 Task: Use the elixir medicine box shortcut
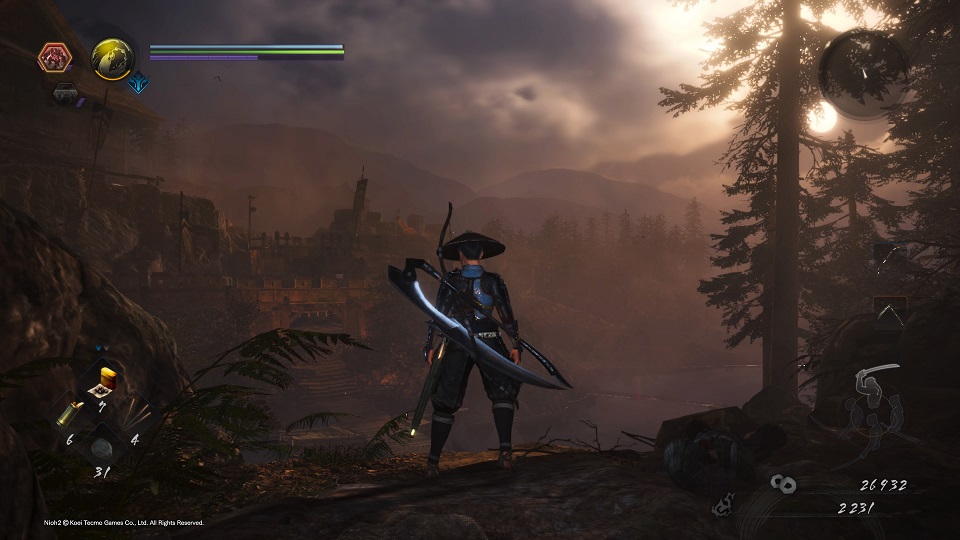pyautogui.click(x=101, y=379)
